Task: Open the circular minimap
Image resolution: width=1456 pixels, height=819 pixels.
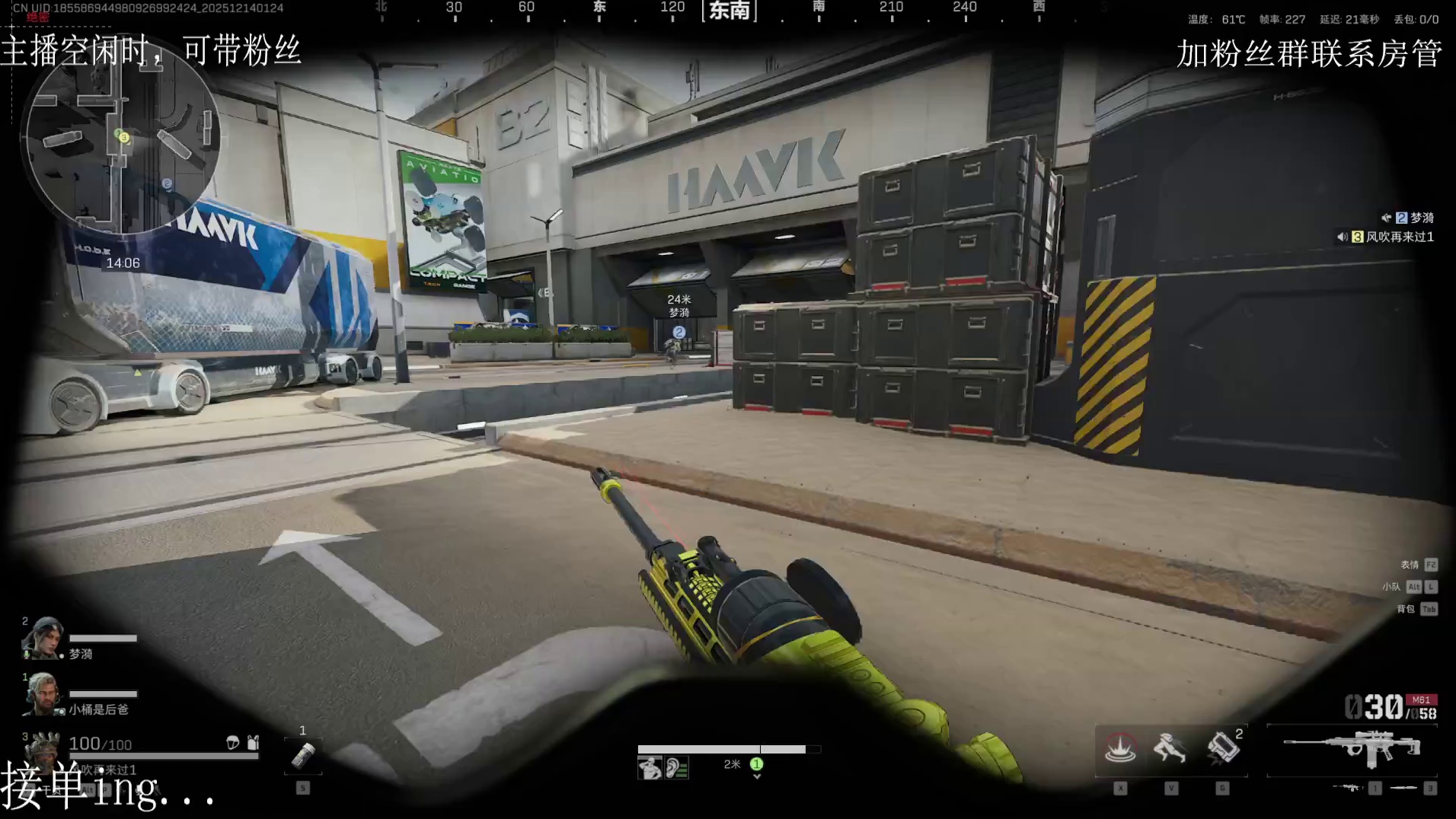Action: point(122,137)
